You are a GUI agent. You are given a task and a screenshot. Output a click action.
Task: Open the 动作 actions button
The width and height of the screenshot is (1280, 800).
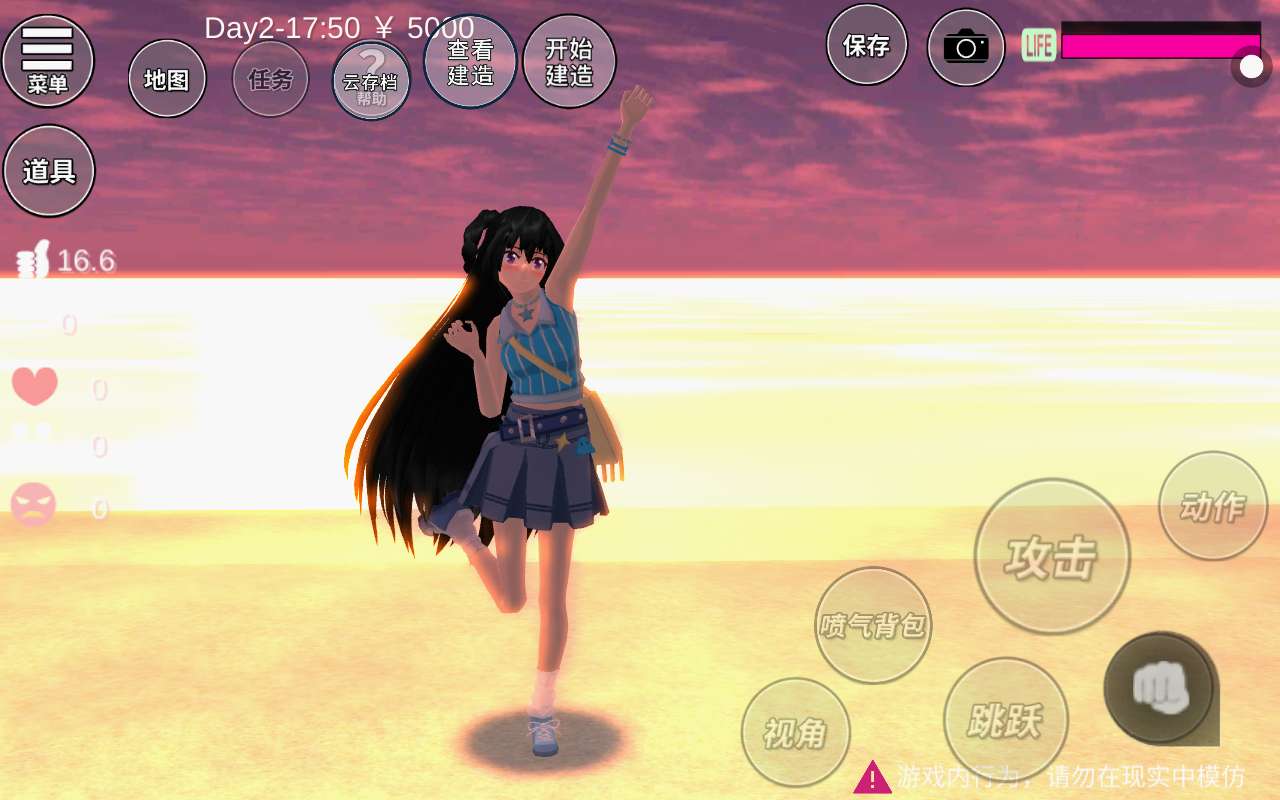coord(1213,506)
